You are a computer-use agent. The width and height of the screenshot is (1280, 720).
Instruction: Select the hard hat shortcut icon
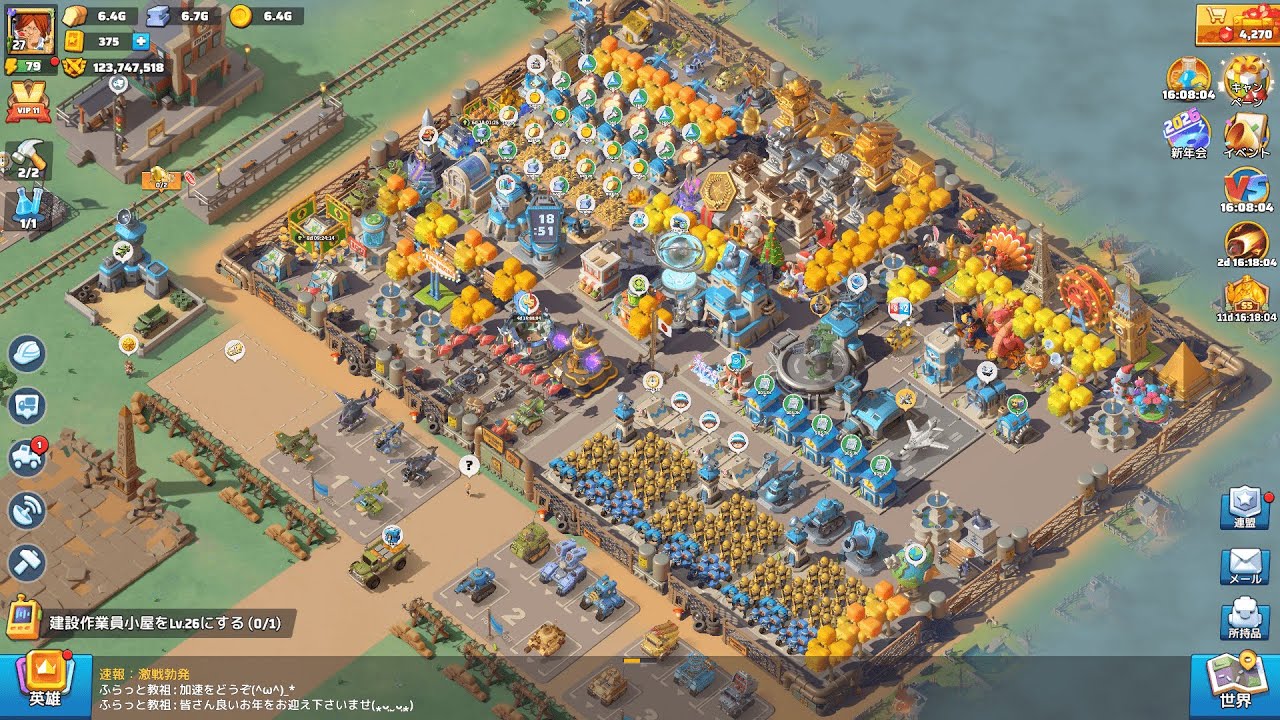pyautogui.click(x=27, y=353)
